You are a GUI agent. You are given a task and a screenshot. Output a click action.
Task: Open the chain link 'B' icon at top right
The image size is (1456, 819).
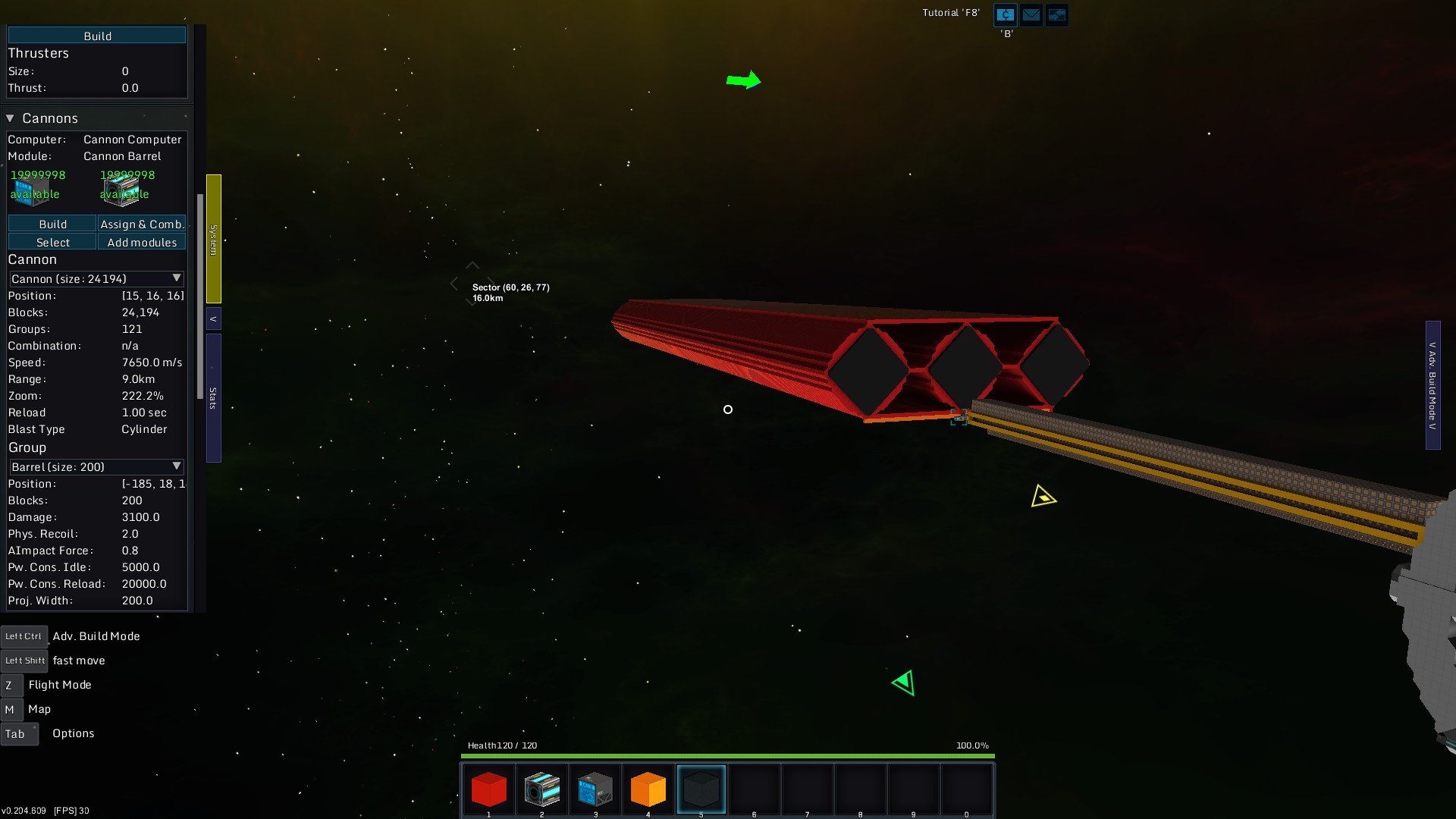click(1004, 14)
